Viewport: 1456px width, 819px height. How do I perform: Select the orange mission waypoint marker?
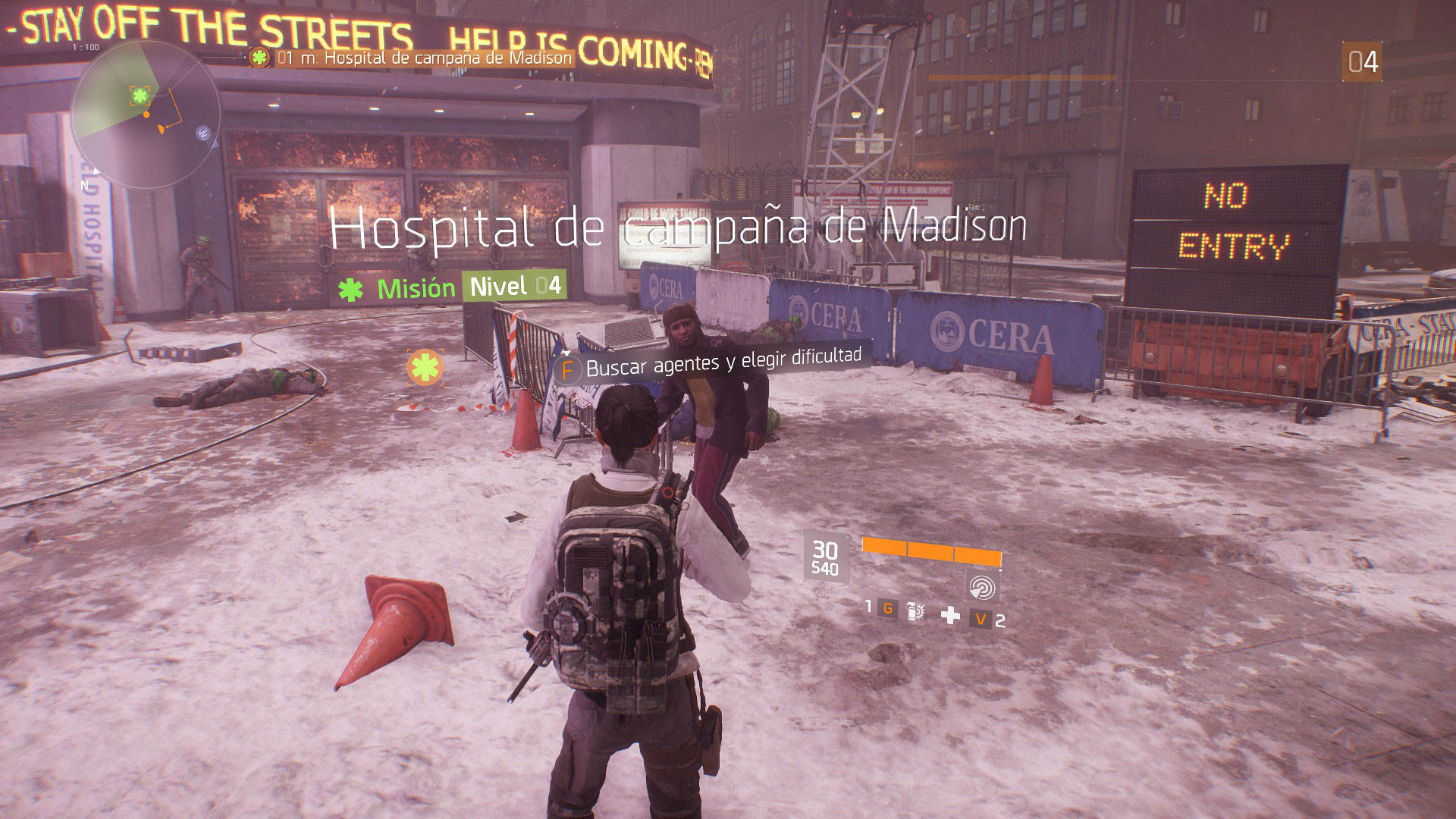[x=425, y=368]
